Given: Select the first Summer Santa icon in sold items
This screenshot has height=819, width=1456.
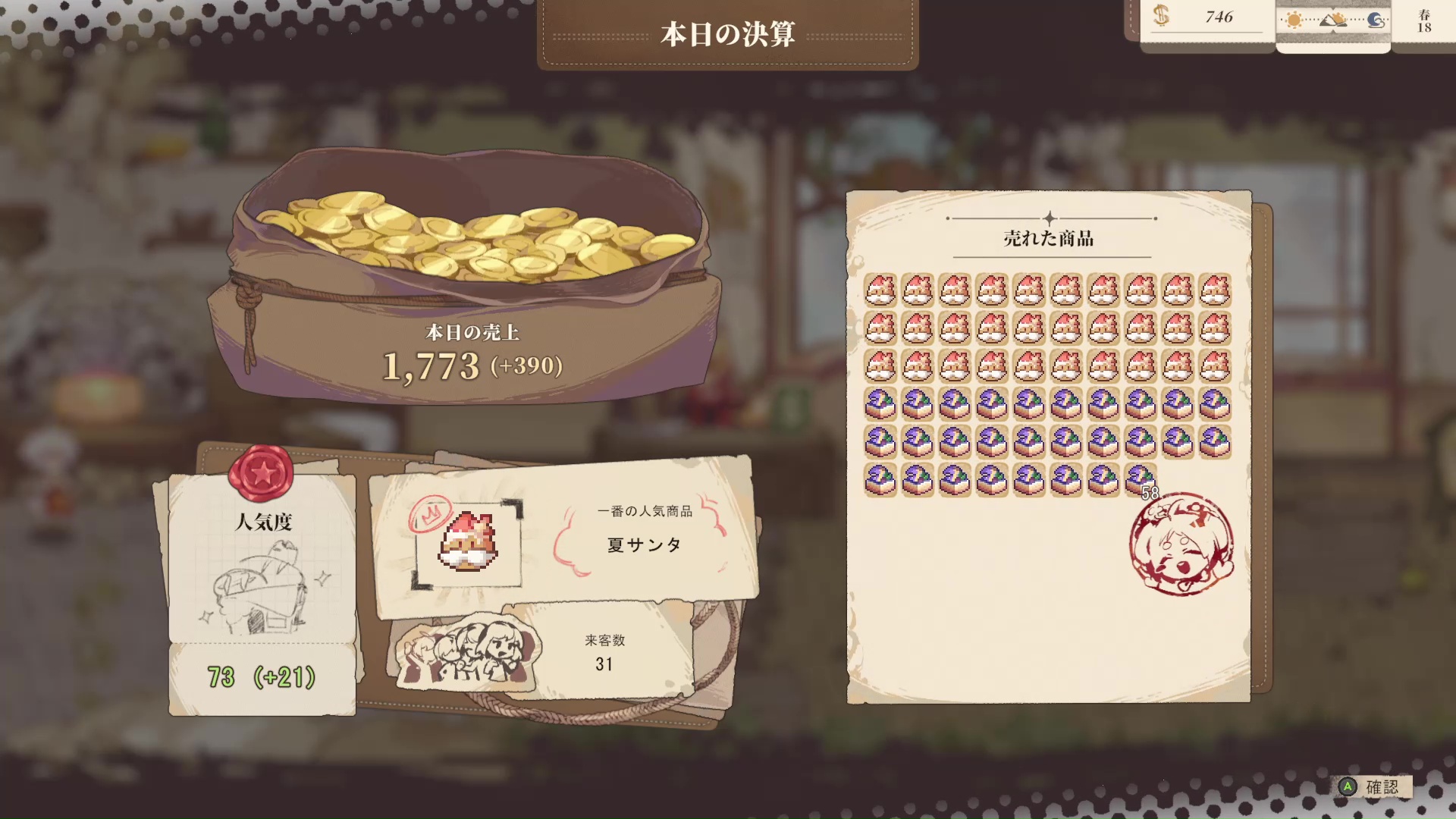Looking at the screenshot, I should 880,292.
